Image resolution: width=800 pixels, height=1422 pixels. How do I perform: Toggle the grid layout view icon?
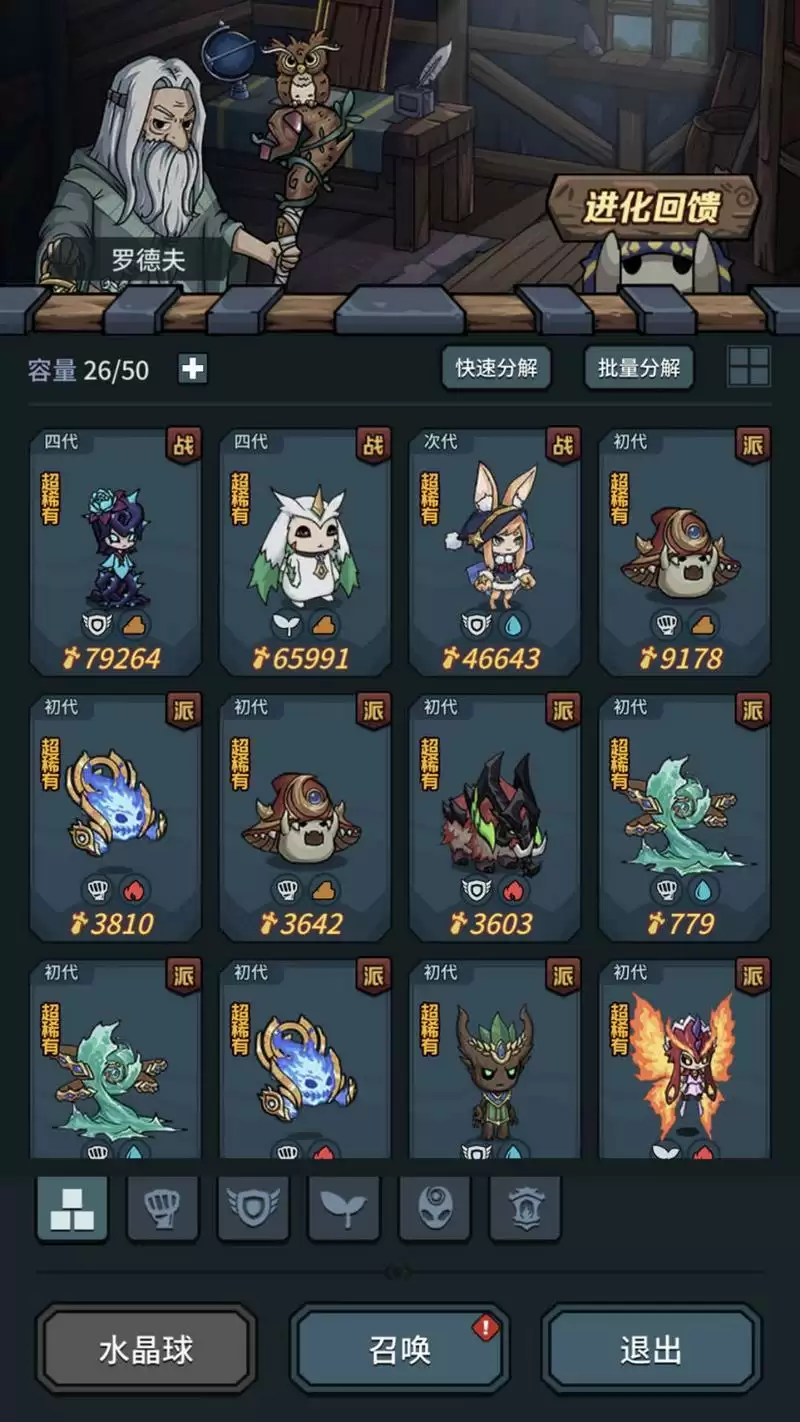click(x=749, y=367)
